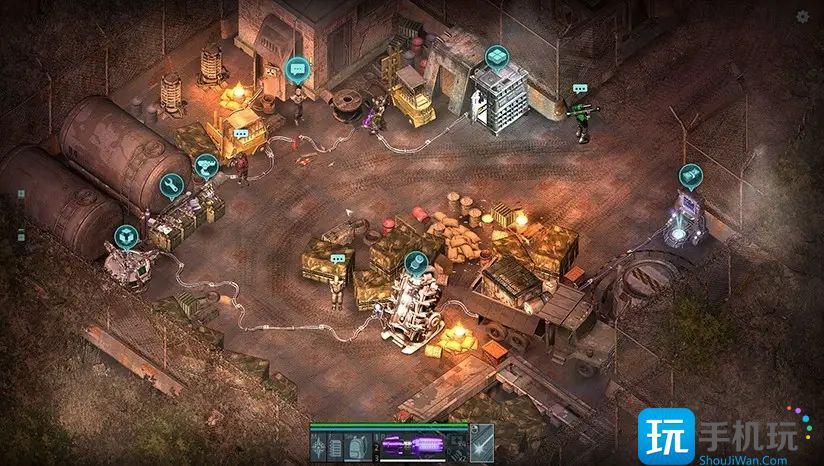
Task: Click the speech bubble above the robot by the crates
Action: click(337, 259)
